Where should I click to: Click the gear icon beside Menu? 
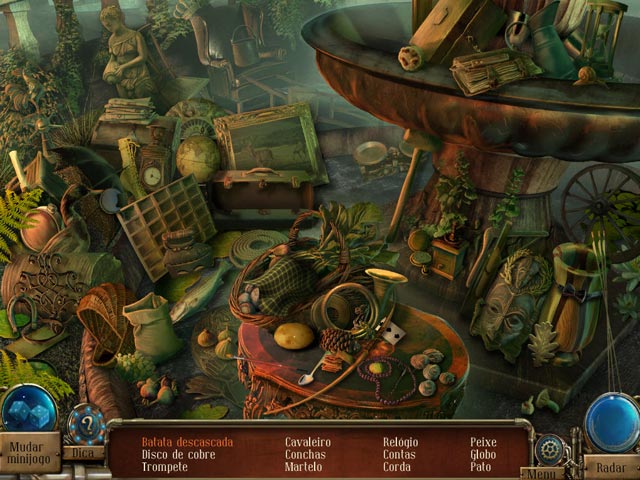tap(548, 448)
